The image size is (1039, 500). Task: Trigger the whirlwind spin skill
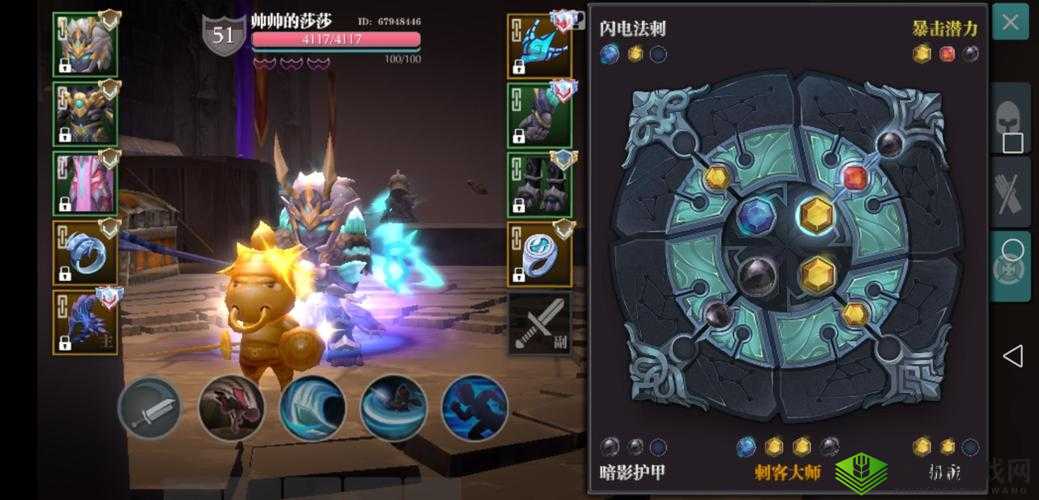point(393,408)
